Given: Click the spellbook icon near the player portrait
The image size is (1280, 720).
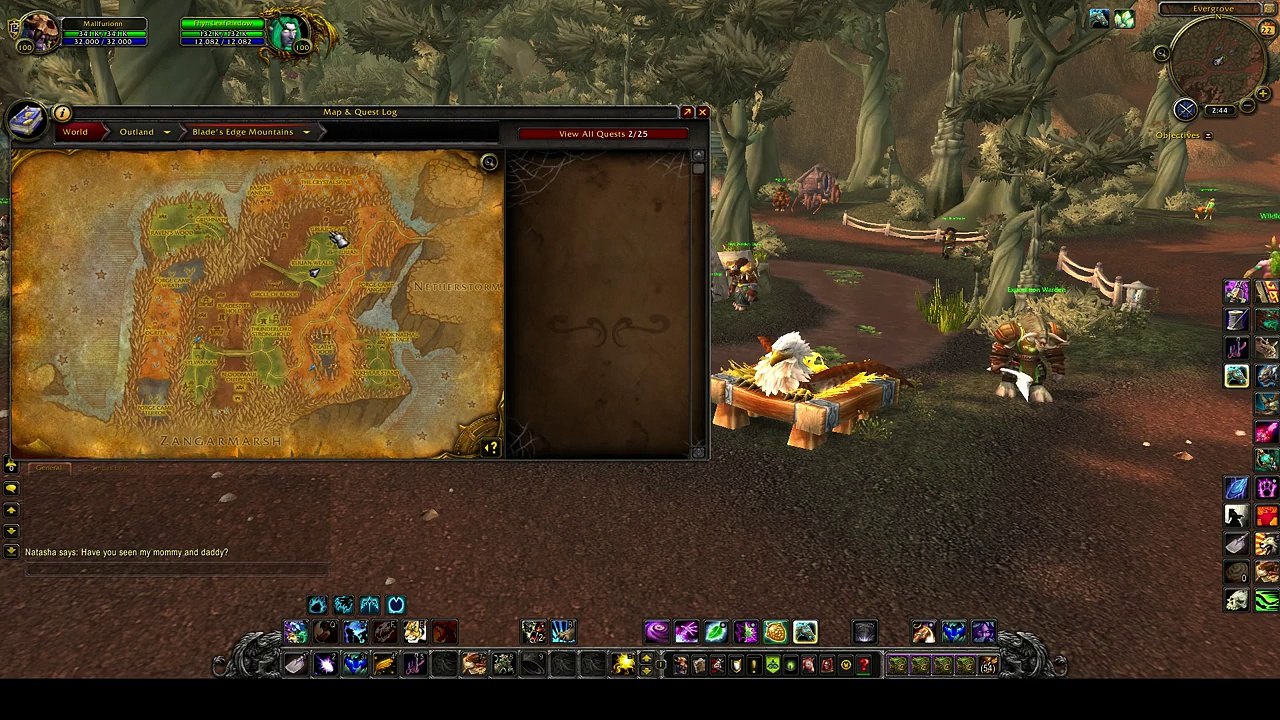Looking at the screenshot, I should [27, 119].
